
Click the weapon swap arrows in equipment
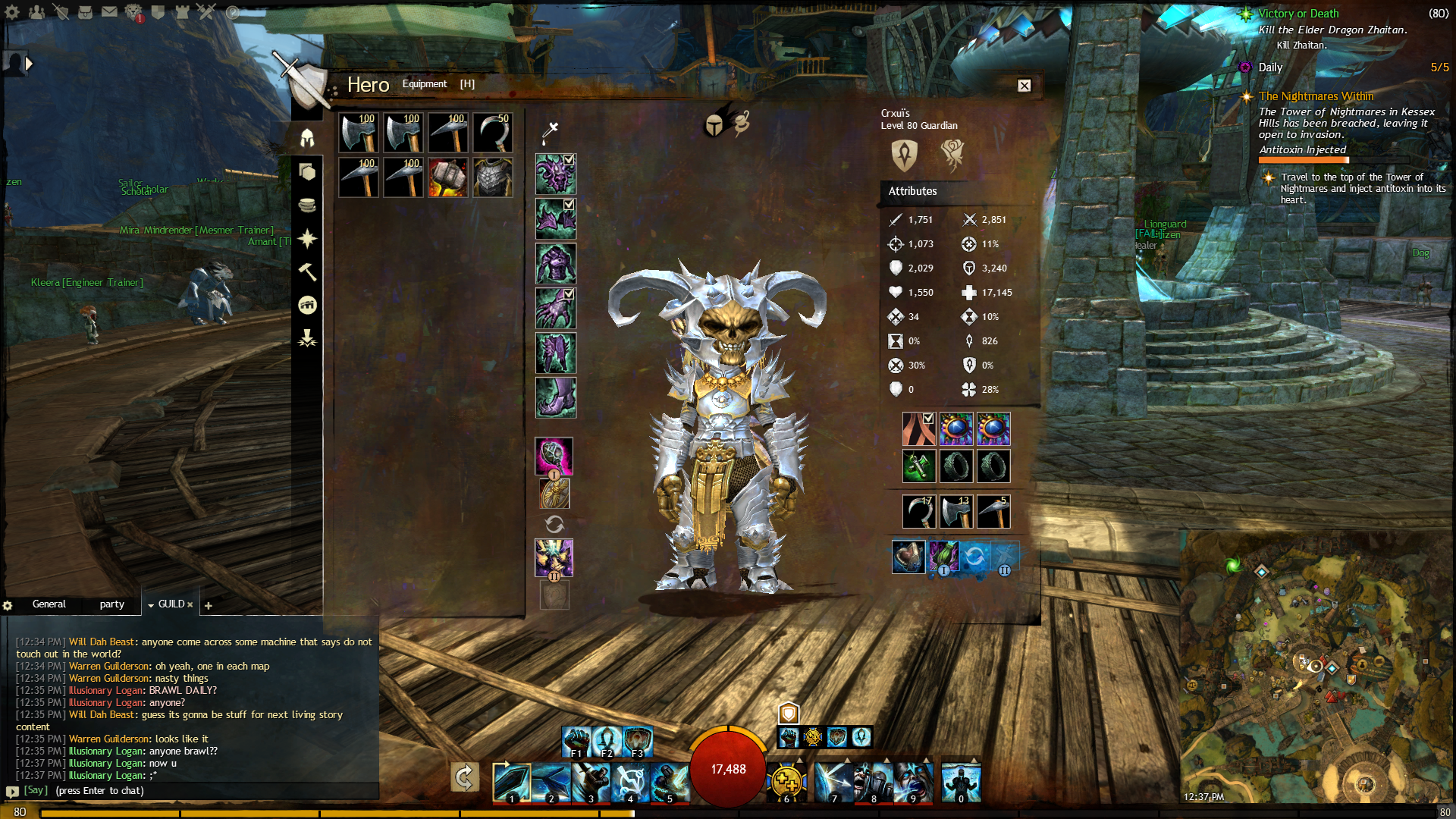click(554, 524)
